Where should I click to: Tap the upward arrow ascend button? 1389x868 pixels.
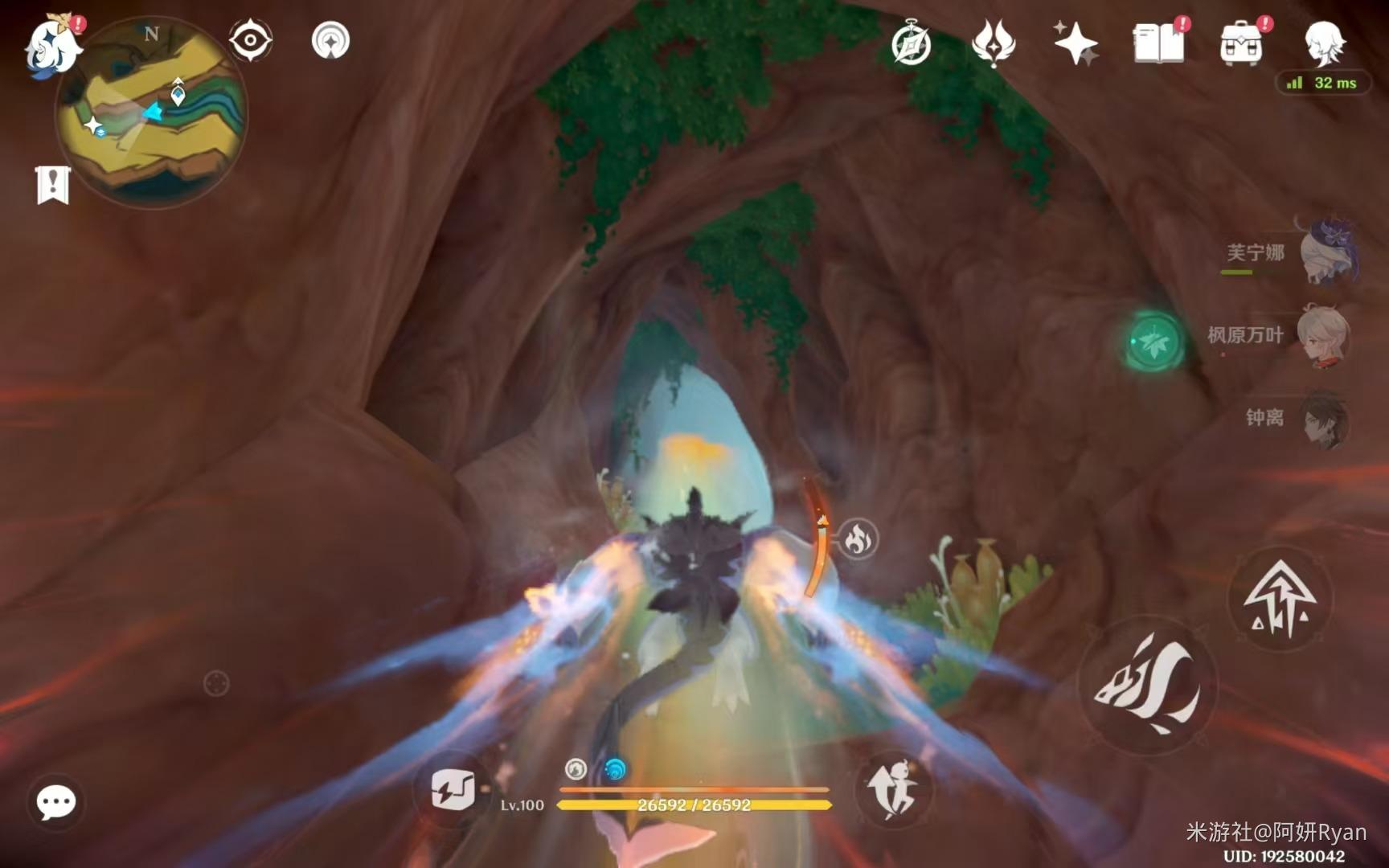[x=1280, y=598]
